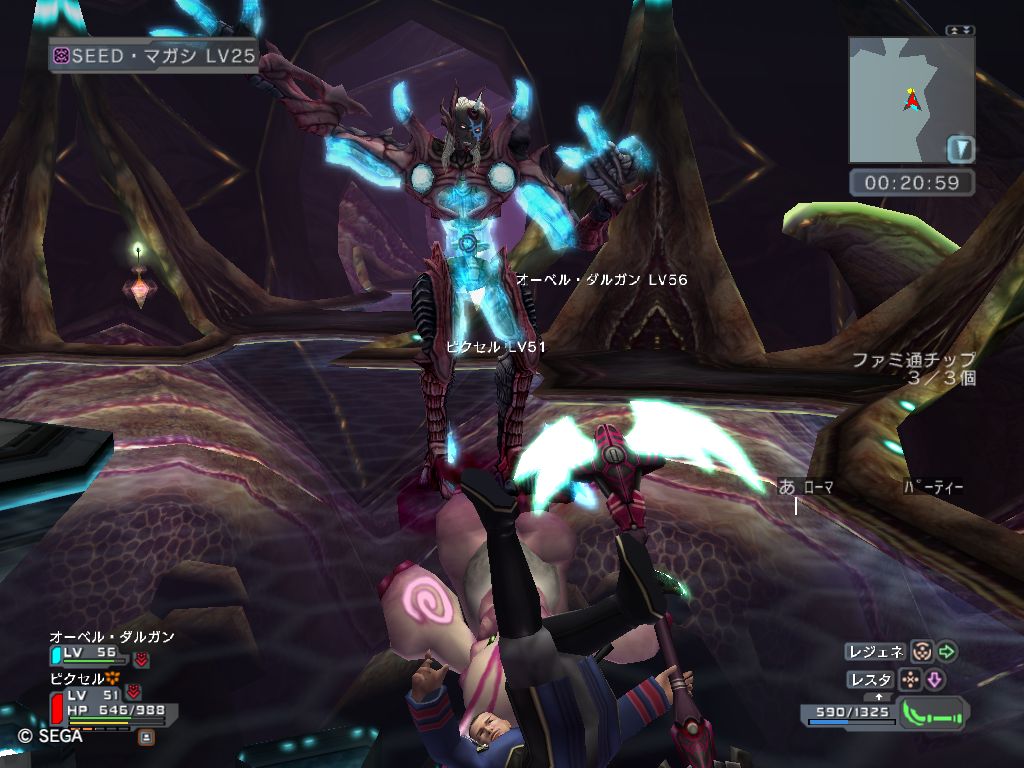The height and width of the screenshot is (768, 1024).
Task: Click the small brown icon under HP panel
Action: [146, 737]
